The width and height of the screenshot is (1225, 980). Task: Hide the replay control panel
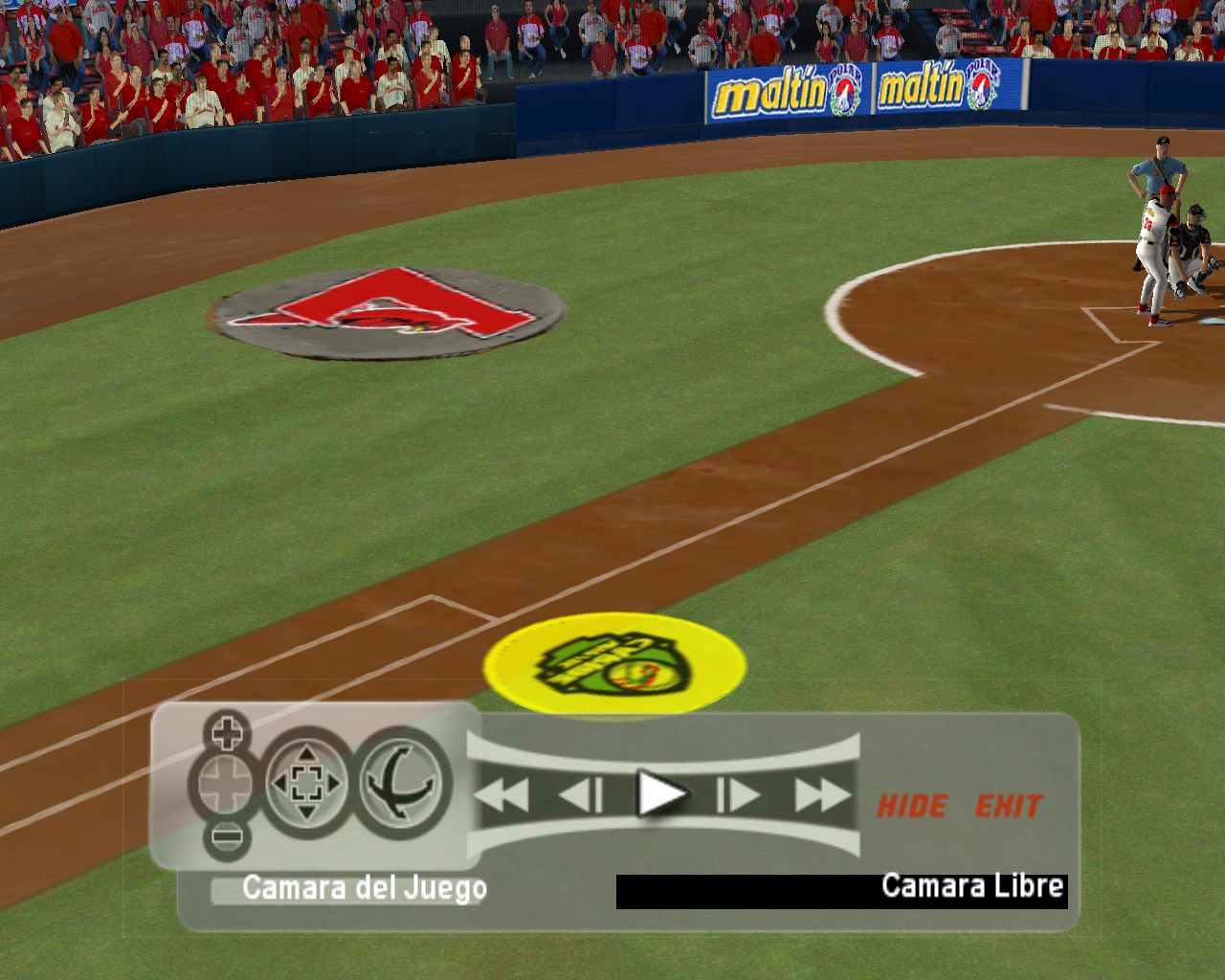[912, 807]
